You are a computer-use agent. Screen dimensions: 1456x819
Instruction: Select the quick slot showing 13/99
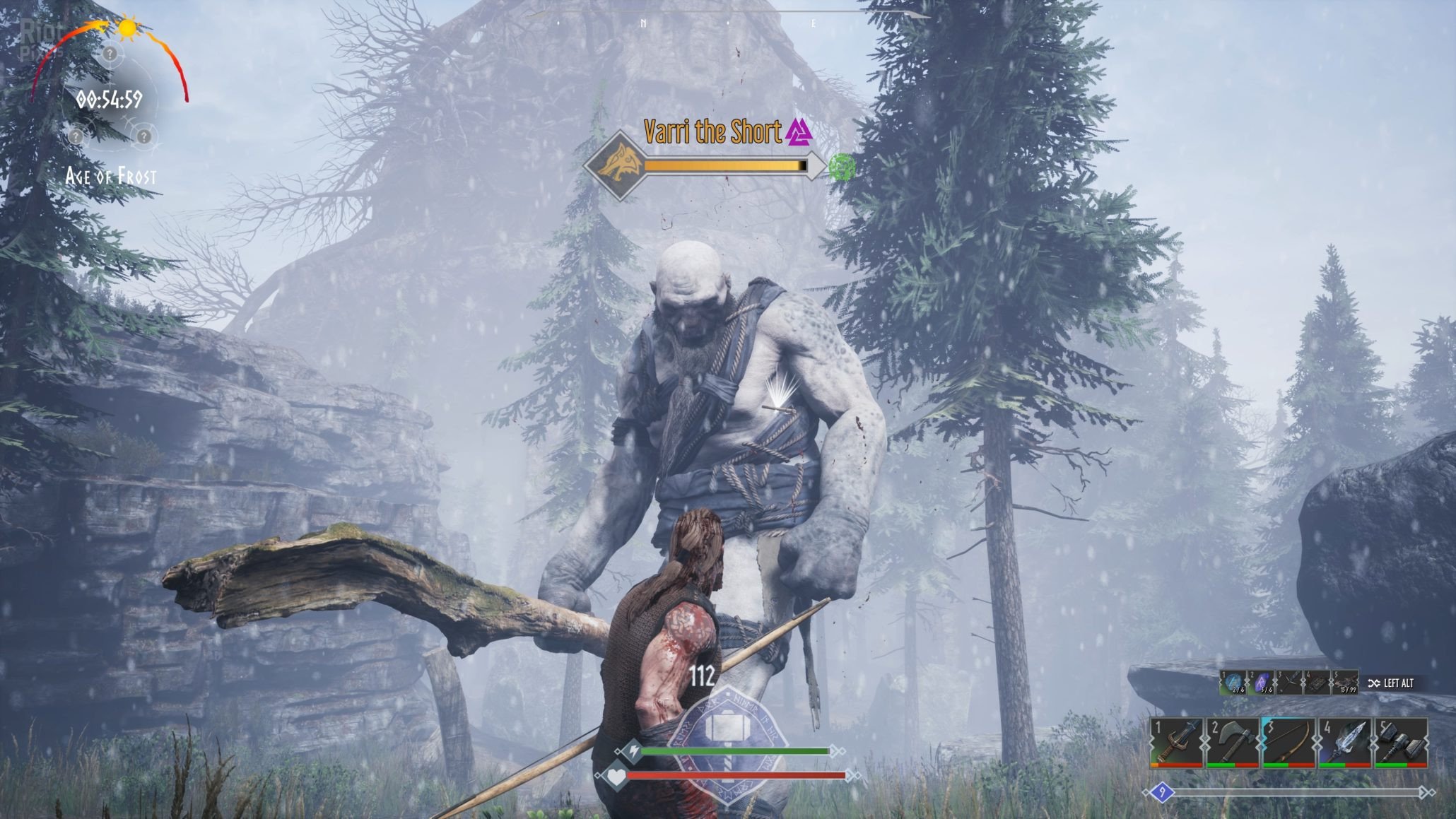tap(1344, 683)
